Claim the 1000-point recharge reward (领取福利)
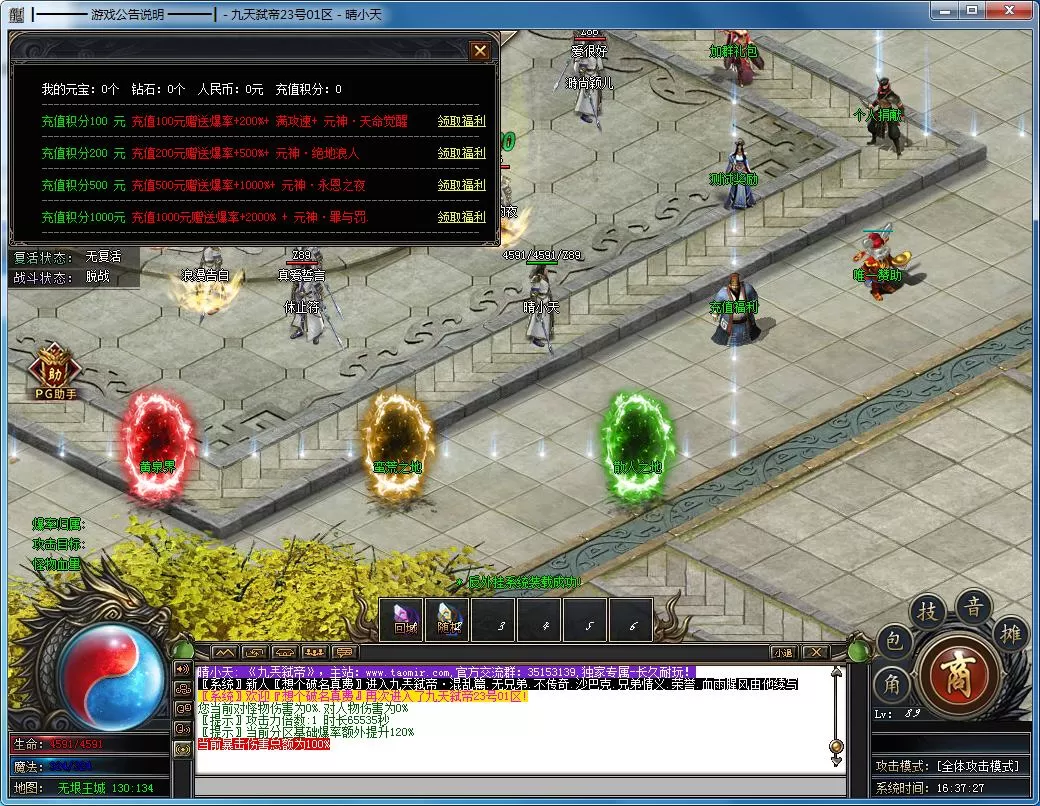1040x806 pixels. [x=461, y=217]
